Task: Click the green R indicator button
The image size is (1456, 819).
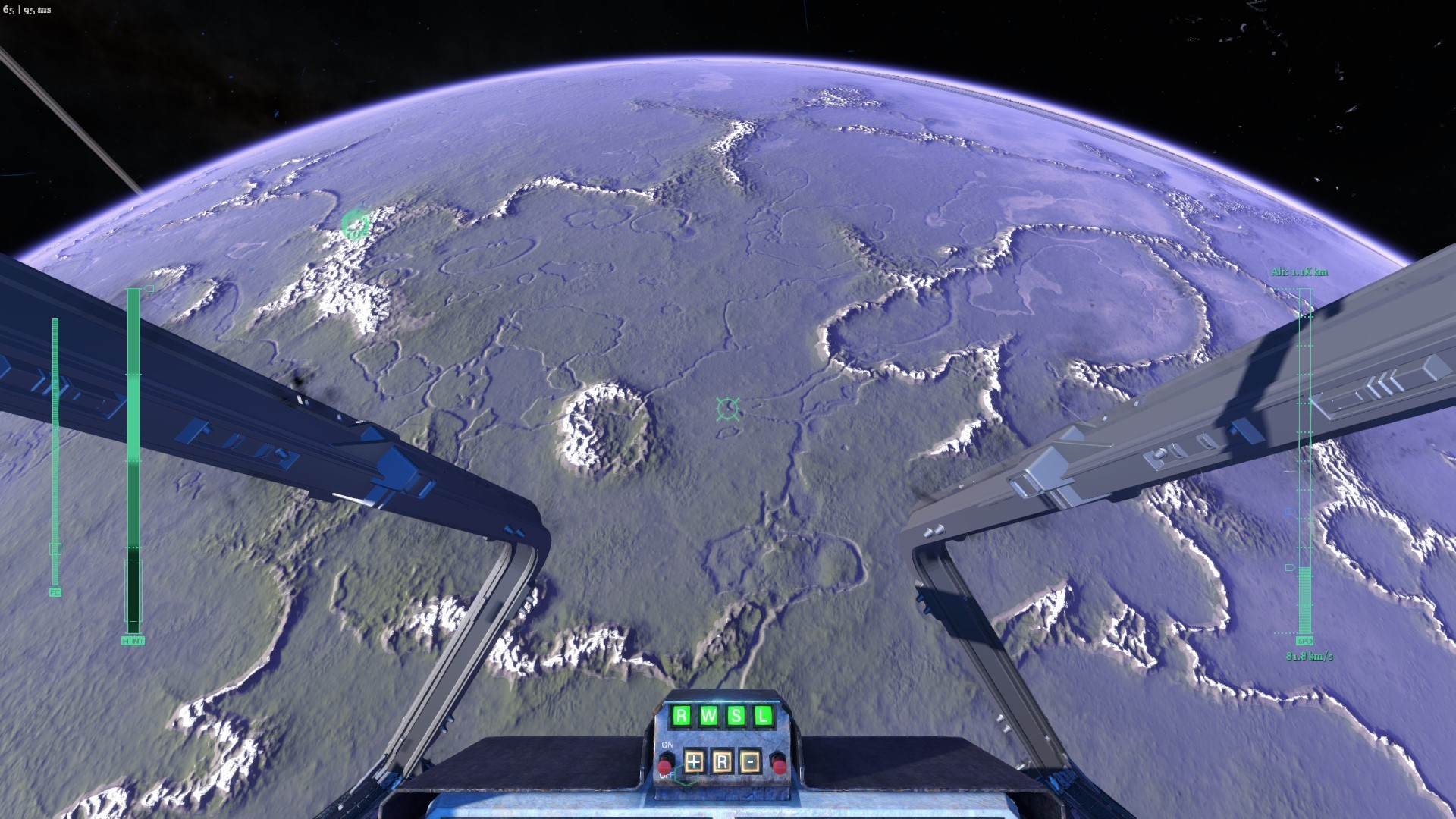Action: (x=681, y=715)
